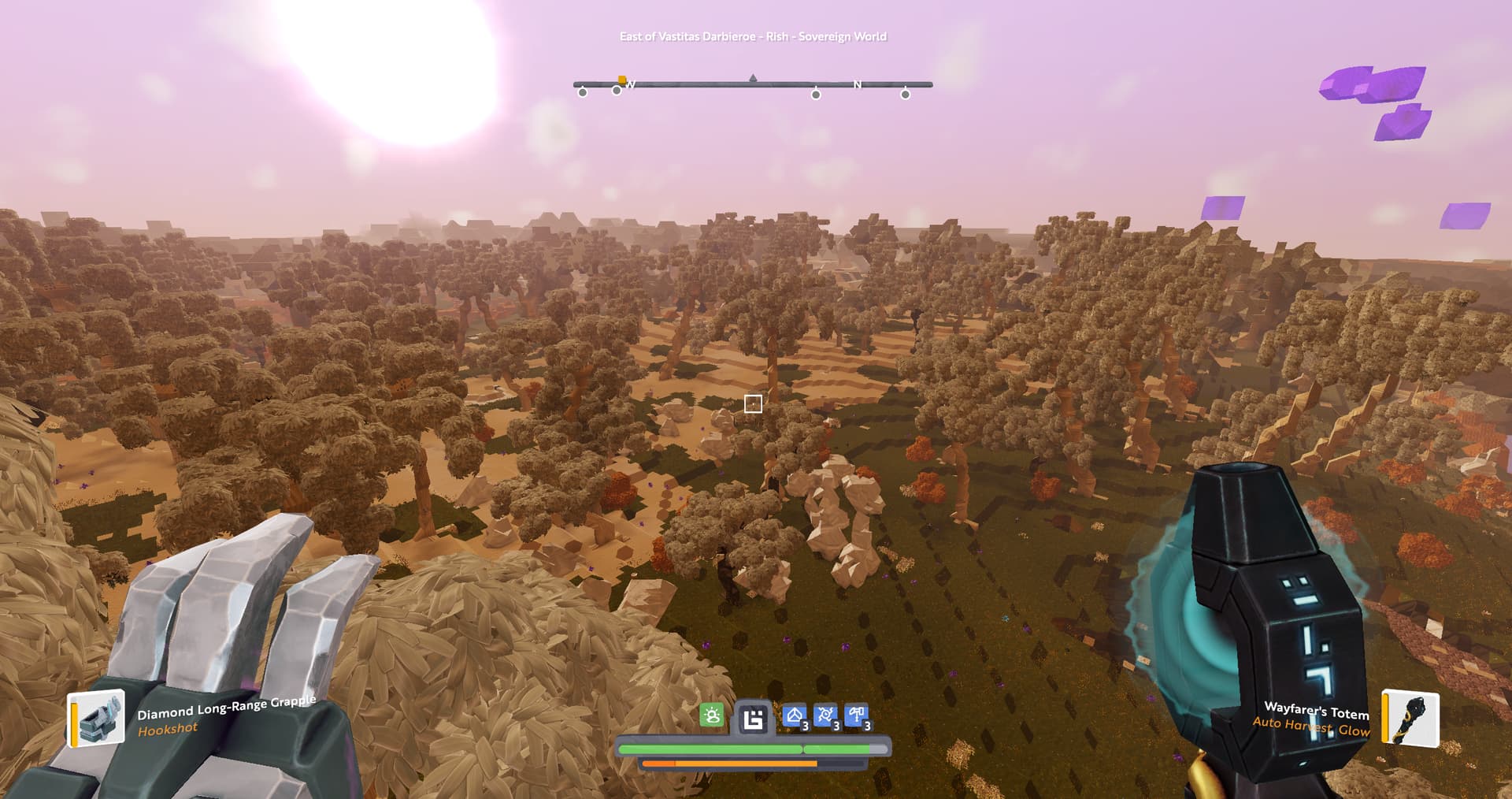Click the blue hammer buff icon

point(856,715)
